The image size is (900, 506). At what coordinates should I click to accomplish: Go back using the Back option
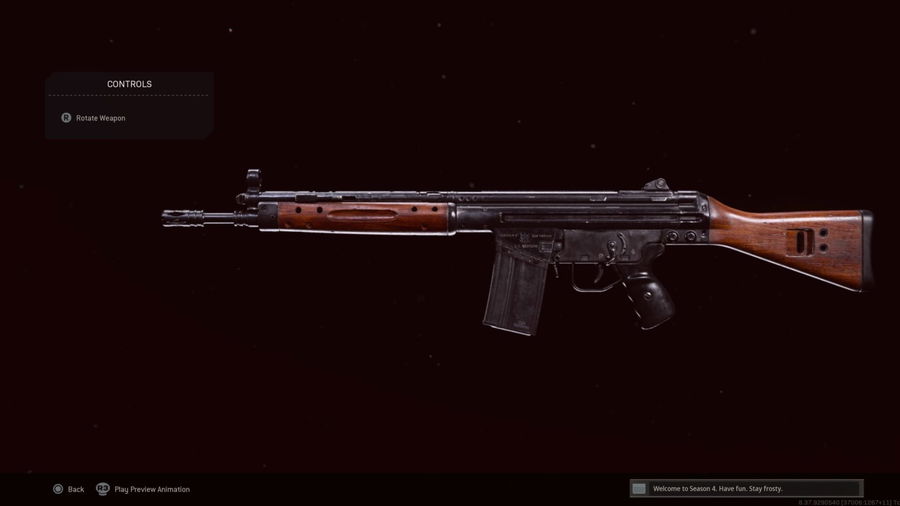point(69,489)
